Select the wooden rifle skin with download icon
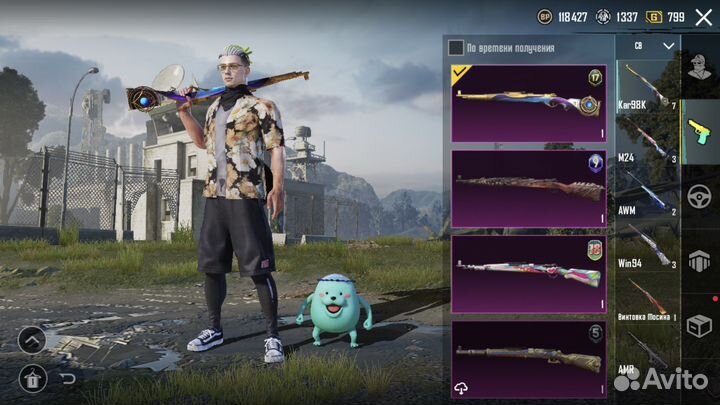This screenshot has height=405, width=720. pos(528,358)
